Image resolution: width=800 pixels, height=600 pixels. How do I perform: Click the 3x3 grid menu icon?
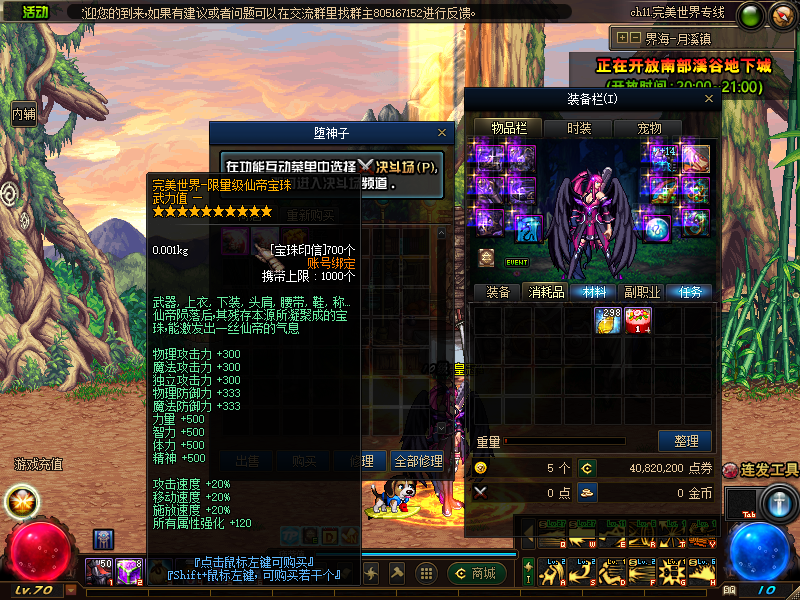(x=426, y=573)
